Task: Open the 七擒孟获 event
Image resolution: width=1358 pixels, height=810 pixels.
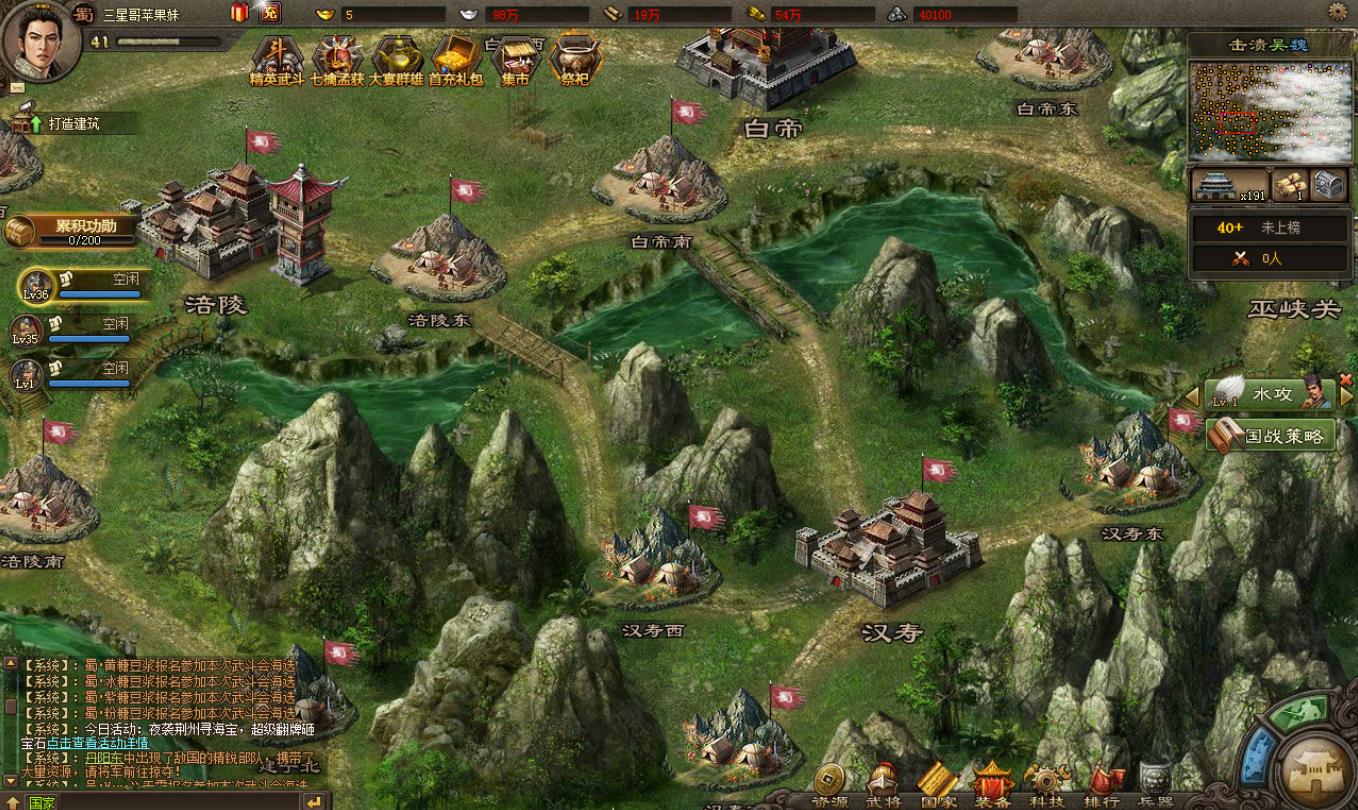Action: (337, 58)
